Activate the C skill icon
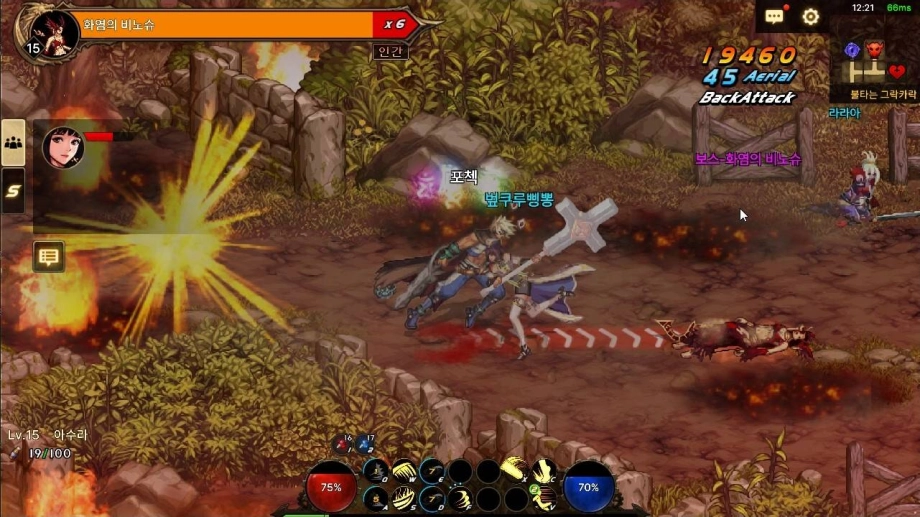The image size is (920, 517). point(543,471)
